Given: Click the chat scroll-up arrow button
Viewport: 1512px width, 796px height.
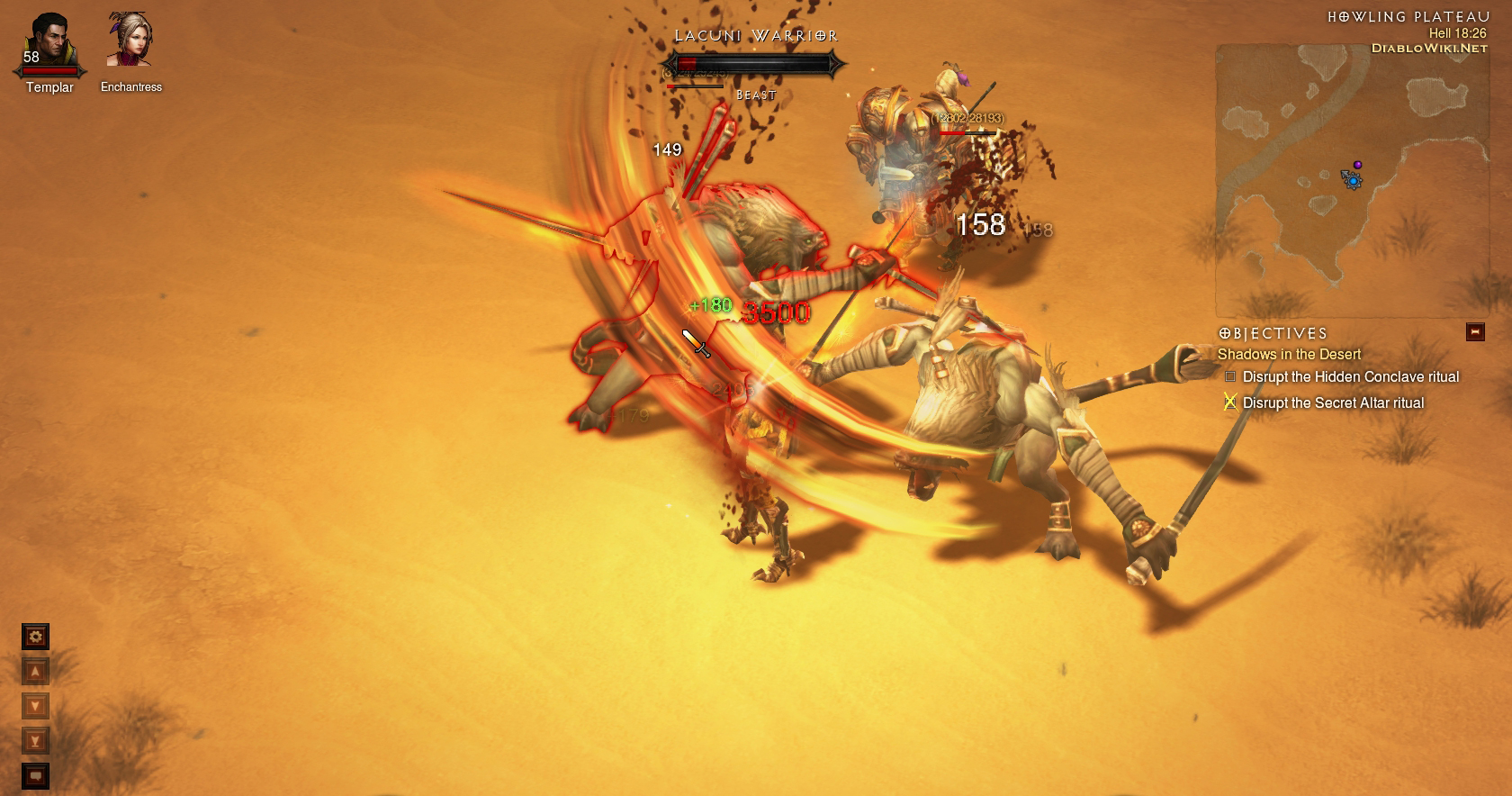Looking at the screenshot, I should click(35, 672).
